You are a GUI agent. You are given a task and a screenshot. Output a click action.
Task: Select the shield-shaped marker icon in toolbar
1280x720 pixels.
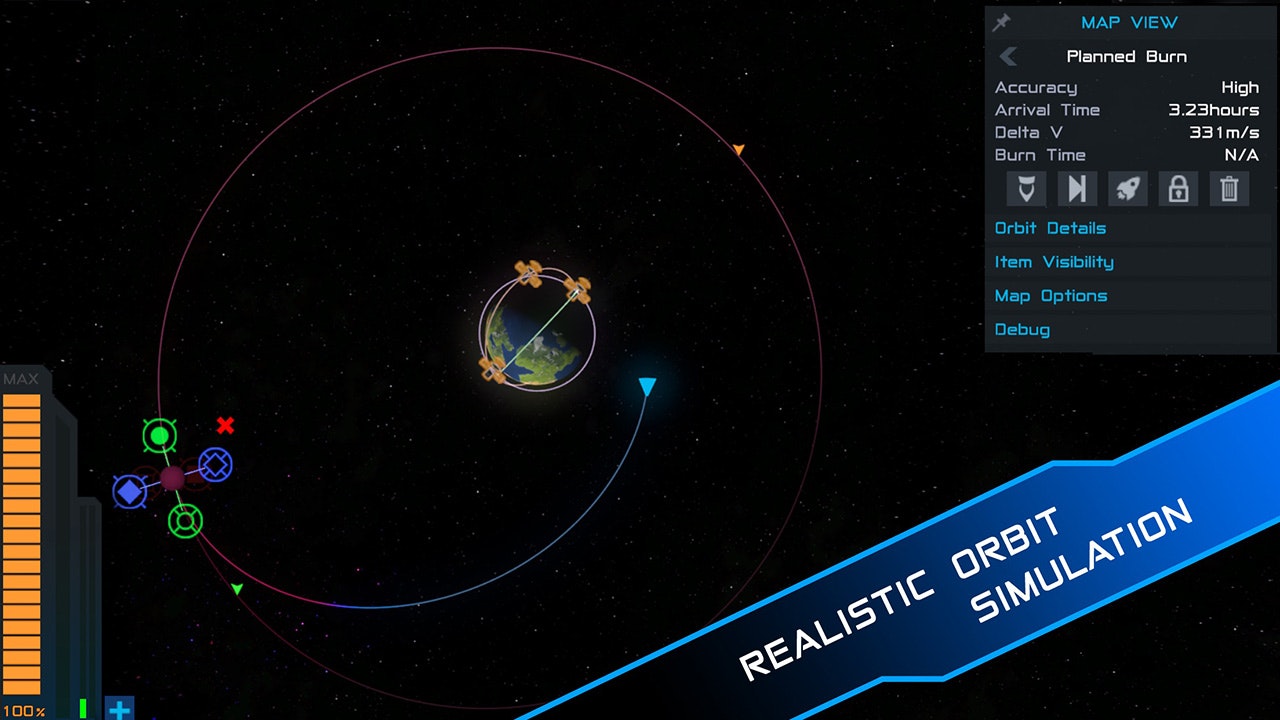(x=1025, y=189)
